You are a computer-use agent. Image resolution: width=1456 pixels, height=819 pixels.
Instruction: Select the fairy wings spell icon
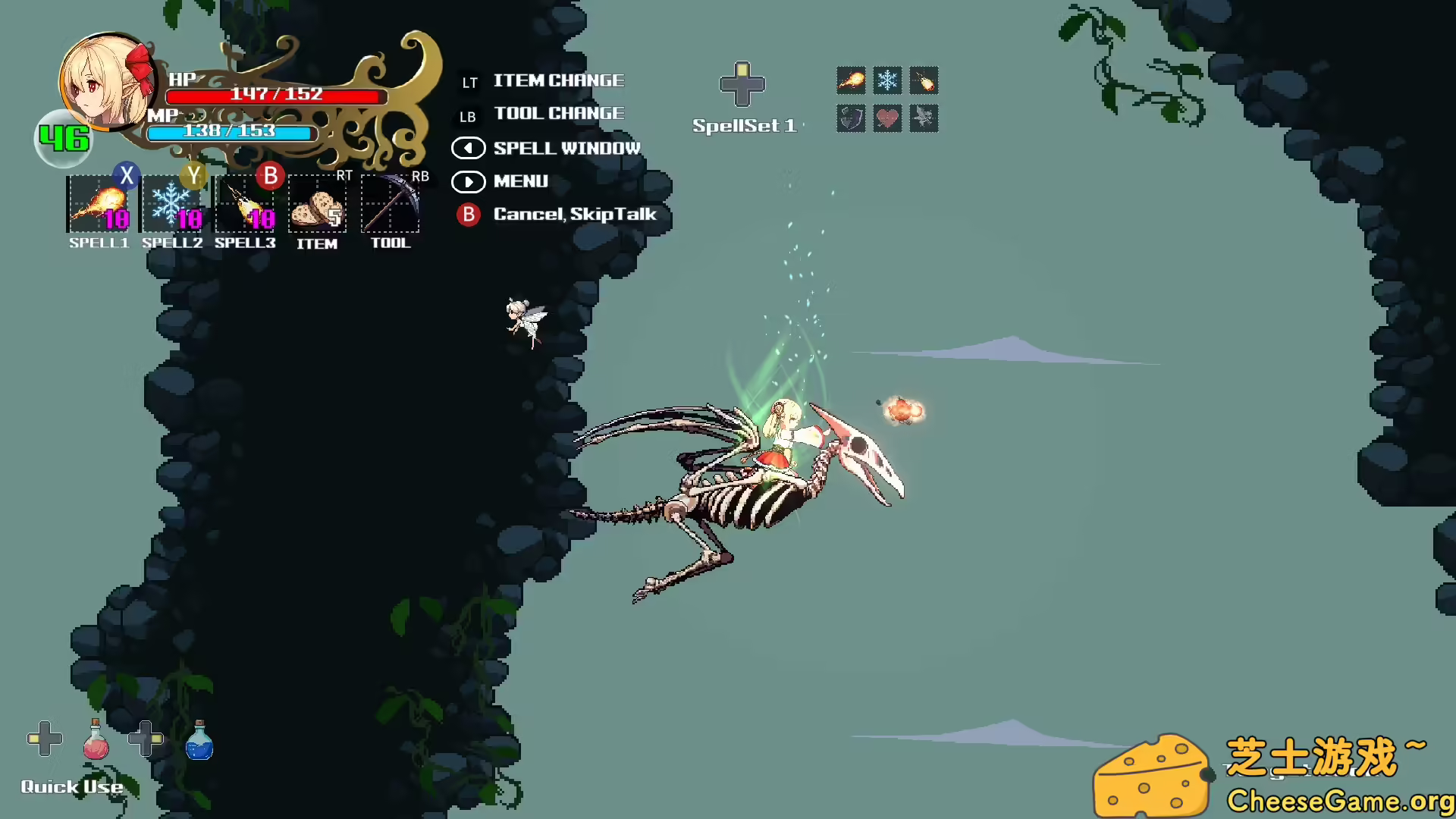[924, 118]
